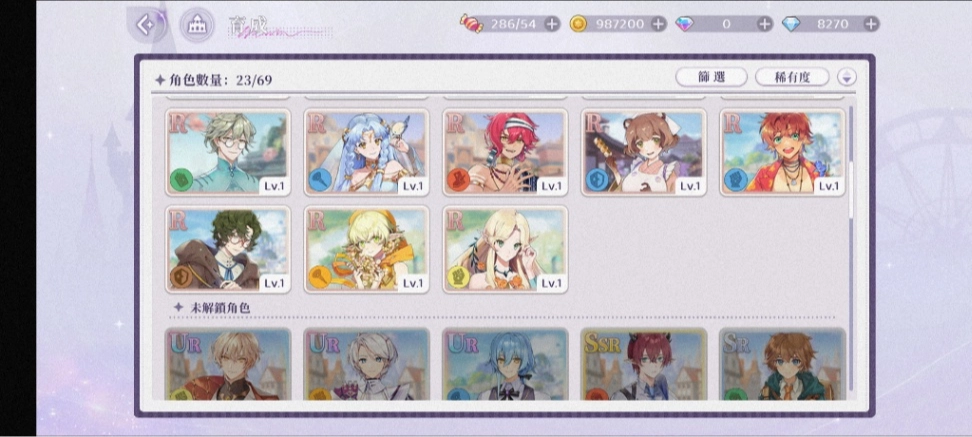Toggle sort order arrow button
Screen dimensions: 972x437
847,77
